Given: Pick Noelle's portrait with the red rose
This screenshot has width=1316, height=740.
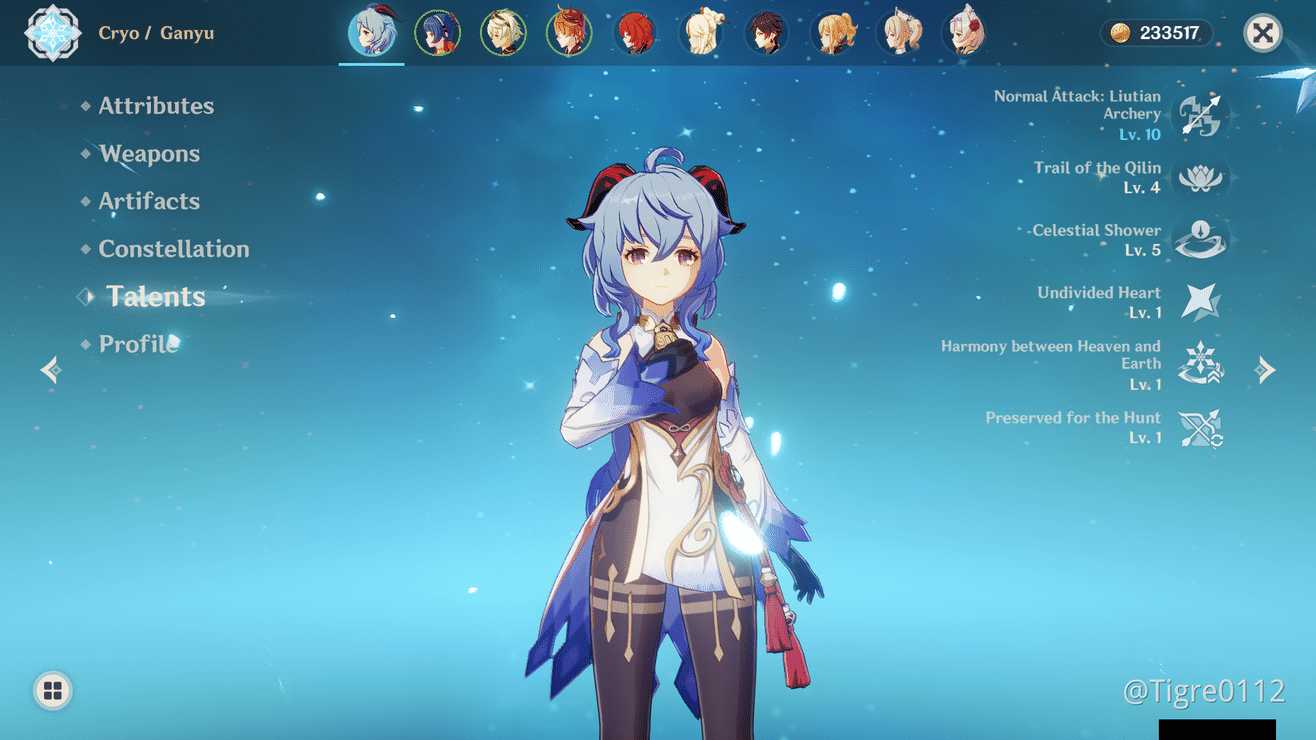Looking at the screenshot, I should [965, 33].
